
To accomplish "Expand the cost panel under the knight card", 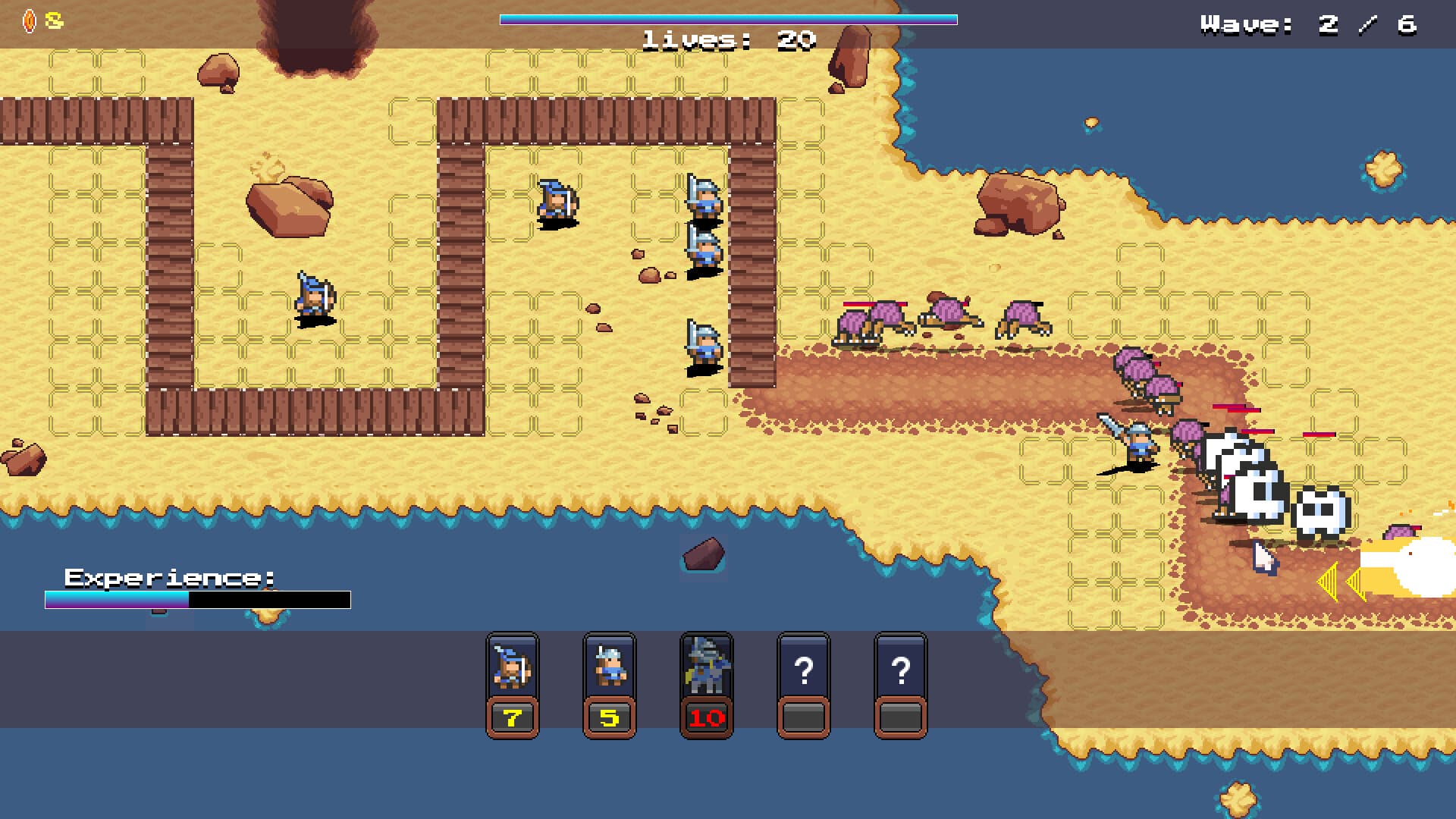I will click(707, 715).
